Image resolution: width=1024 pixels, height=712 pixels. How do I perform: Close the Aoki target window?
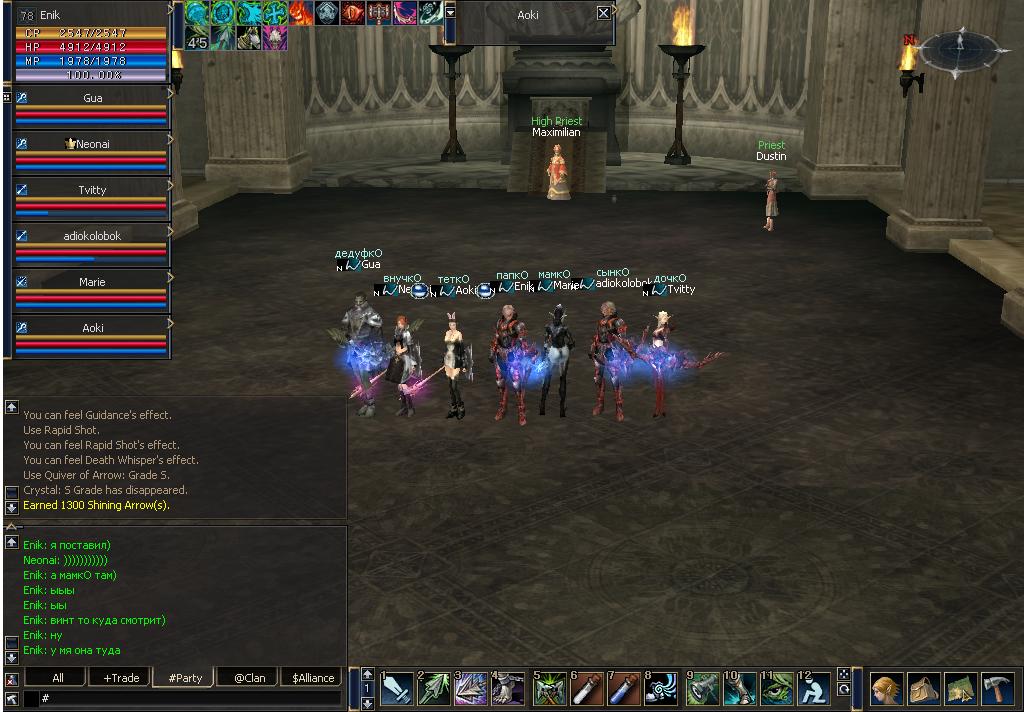[603, 13]
